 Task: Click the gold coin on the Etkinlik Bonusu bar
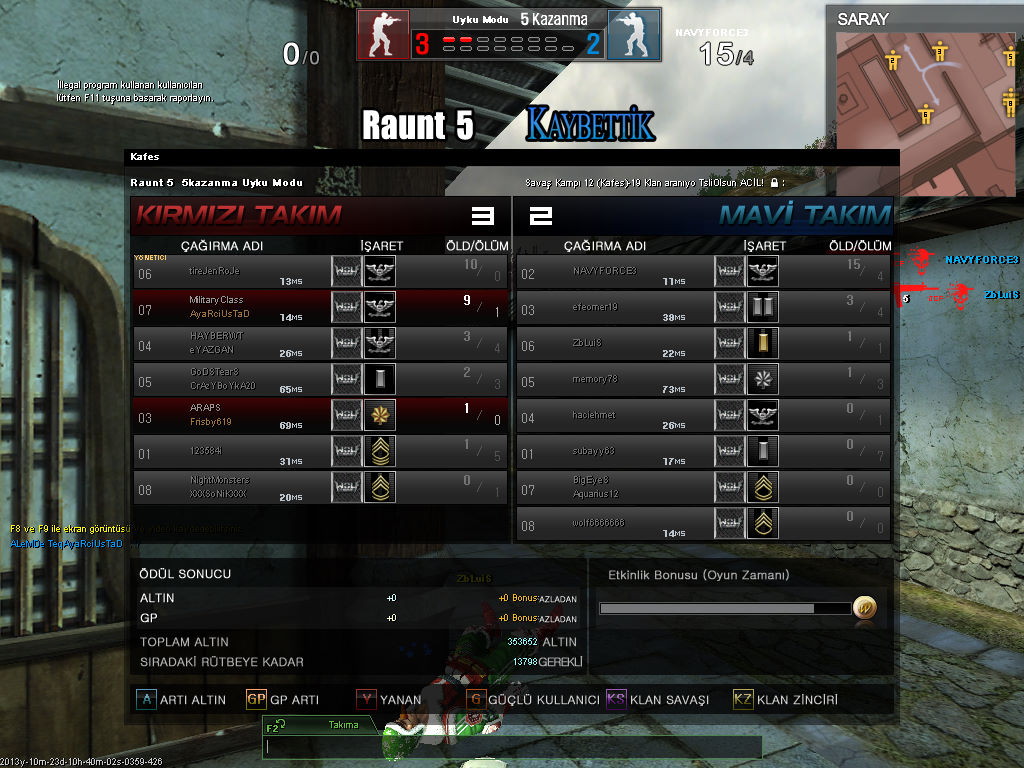(864, 607)
